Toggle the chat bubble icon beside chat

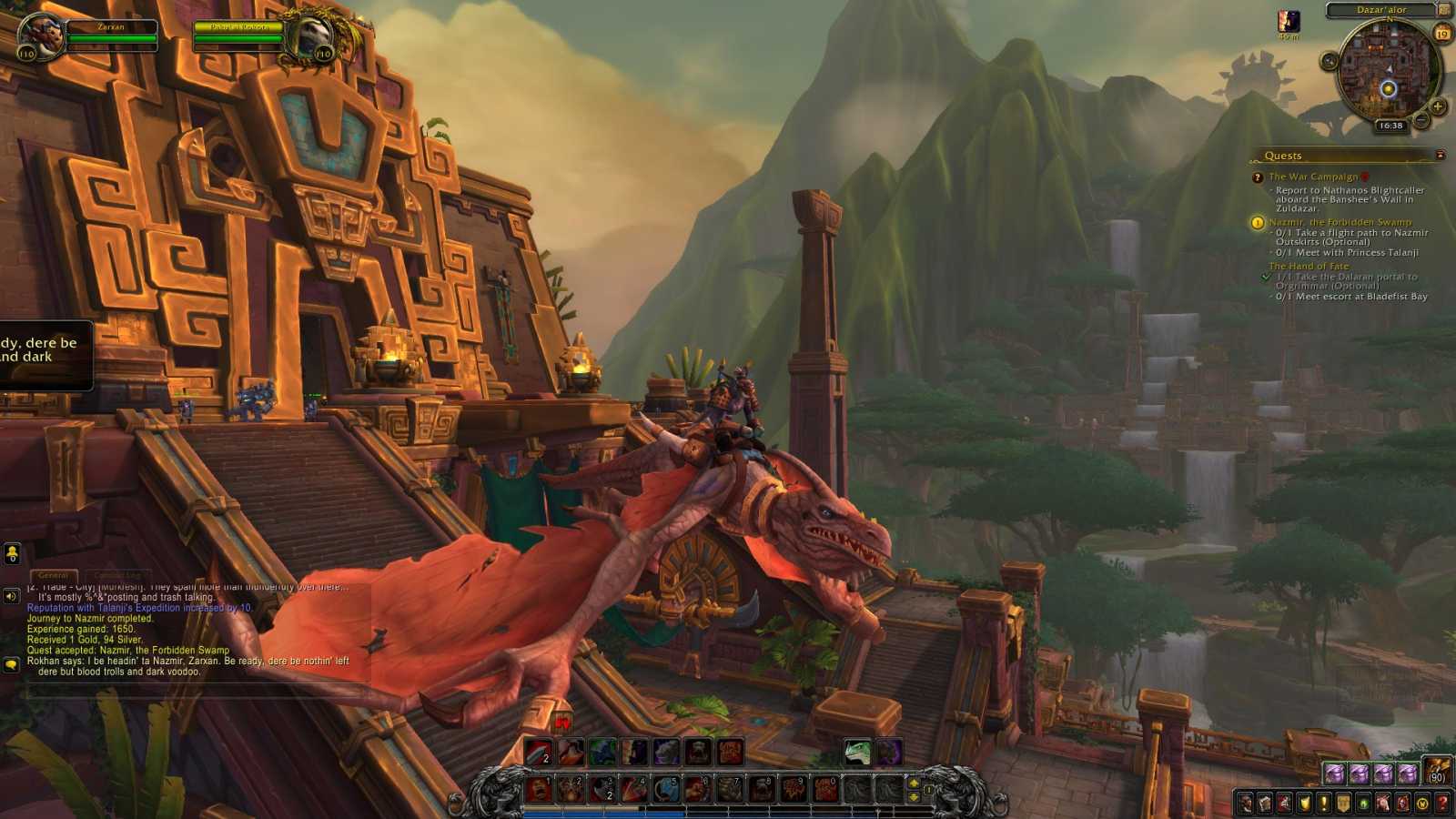coord(11,664)
